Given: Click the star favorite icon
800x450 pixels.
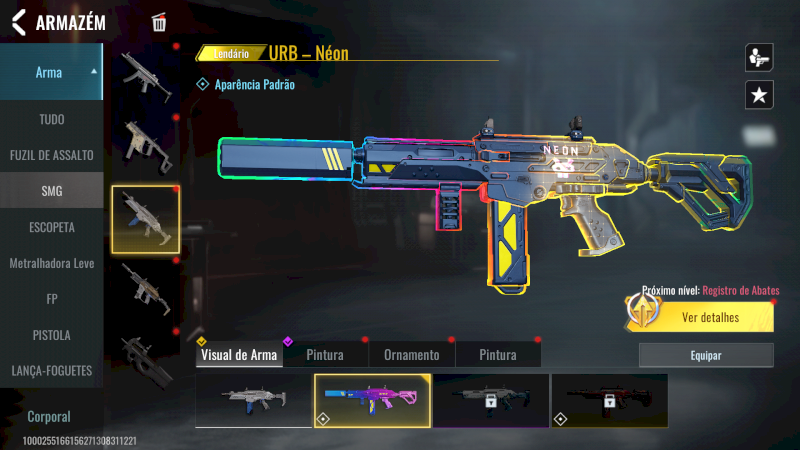Looking at the screenshot, I should point(759,95).
